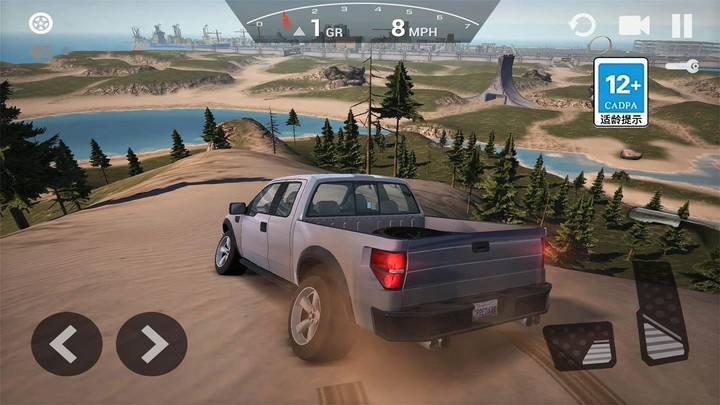Steer right with the right arrow button

coord(152,344)
